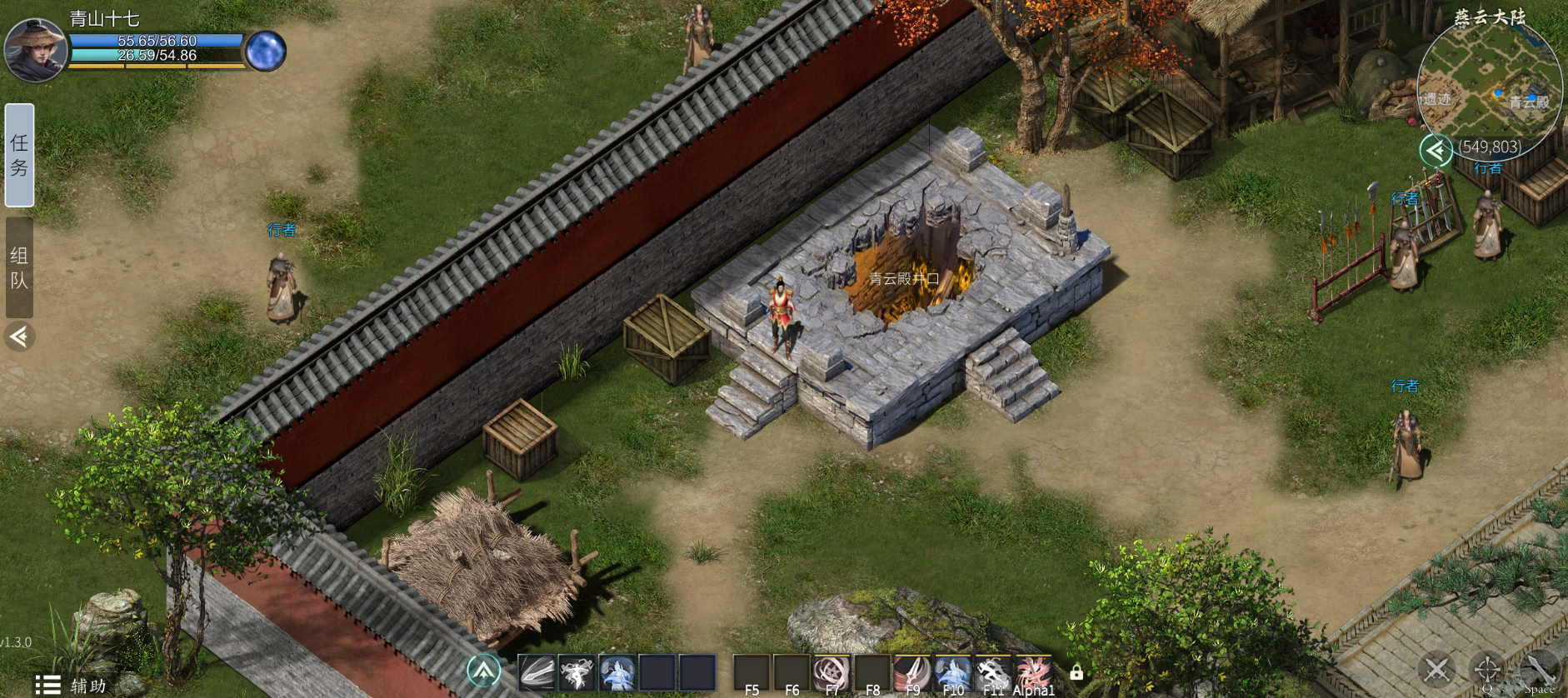Use the F10 blue shield skill
The width and height of the screenshot is (1568, 698).
(x=952, y=672)
